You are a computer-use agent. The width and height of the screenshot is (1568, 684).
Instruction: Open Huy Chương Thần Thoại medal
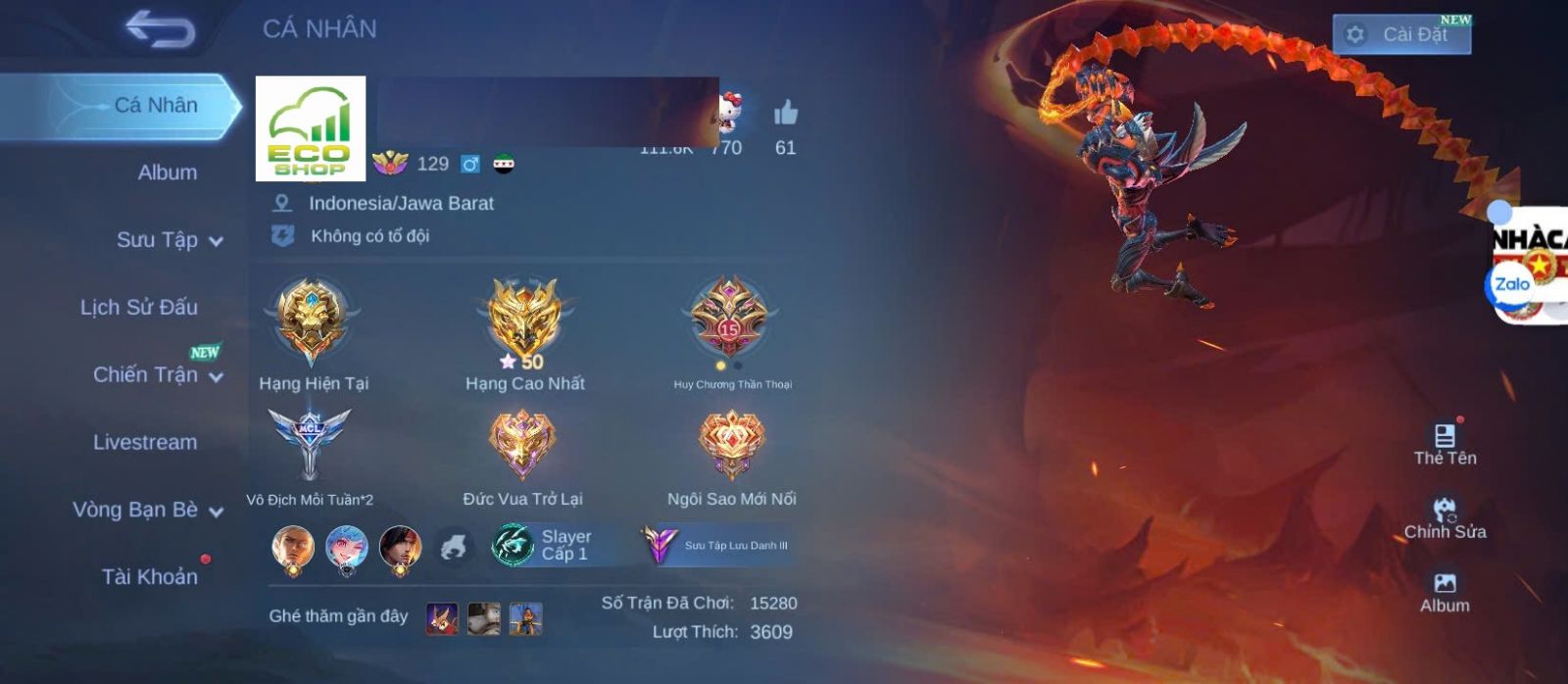click(x=730, y=318)
